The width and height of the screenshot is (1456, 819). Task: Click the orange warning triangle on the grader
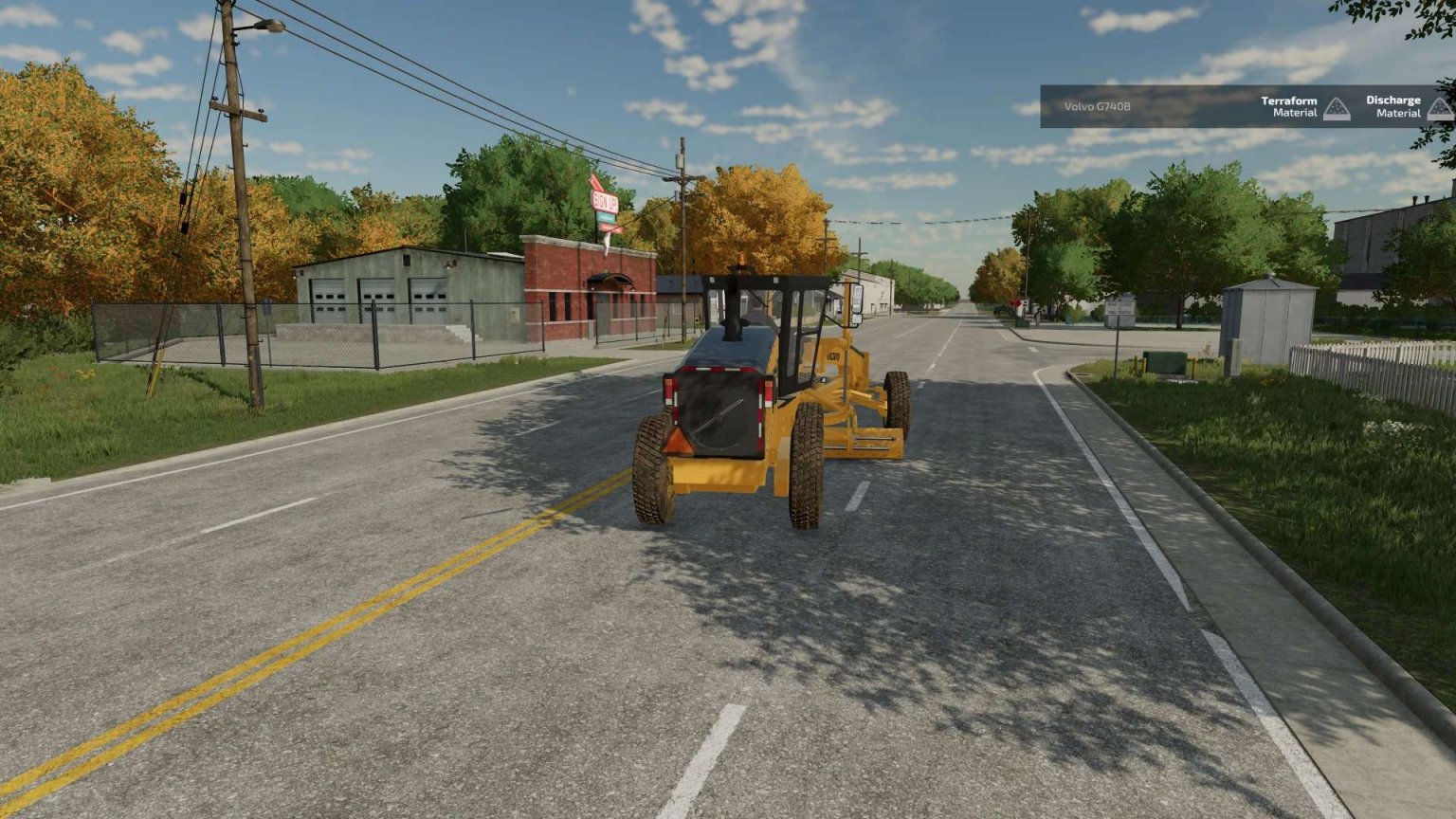681,441
